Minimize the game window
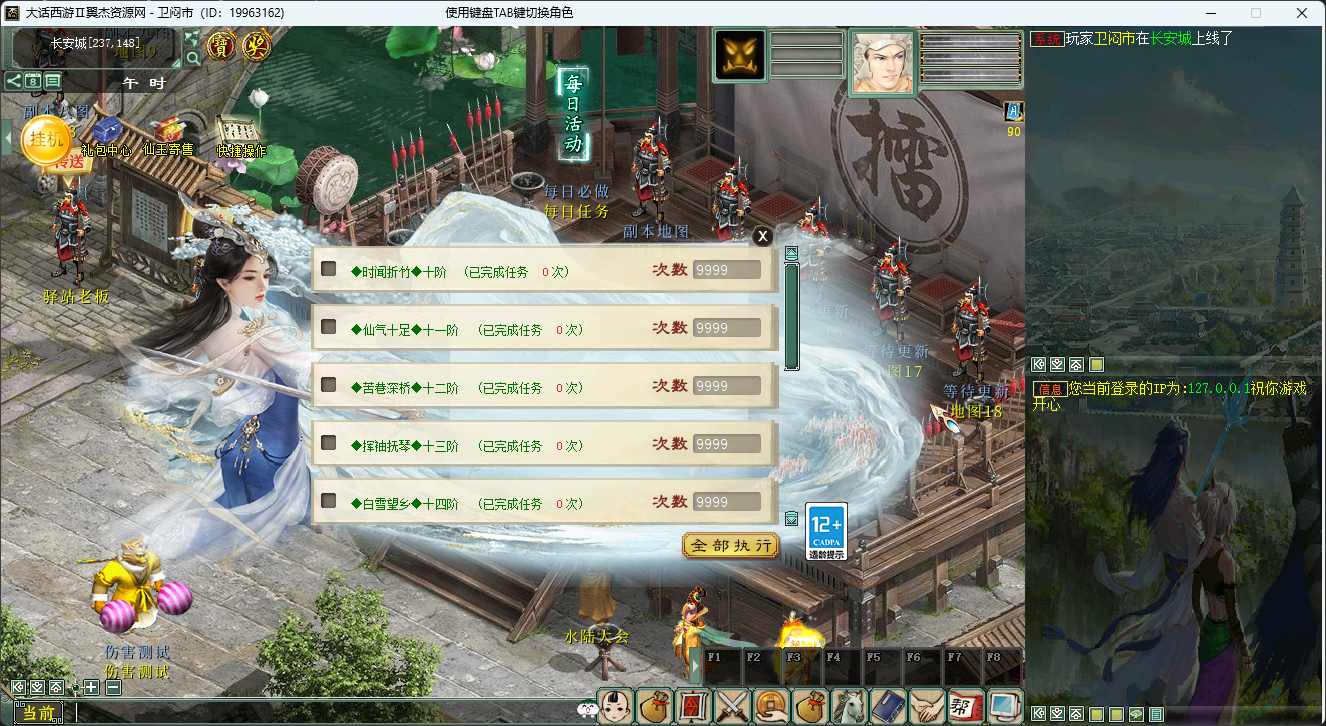The width and height of the screenshot is (1326, 726). tap(1210, 13)
